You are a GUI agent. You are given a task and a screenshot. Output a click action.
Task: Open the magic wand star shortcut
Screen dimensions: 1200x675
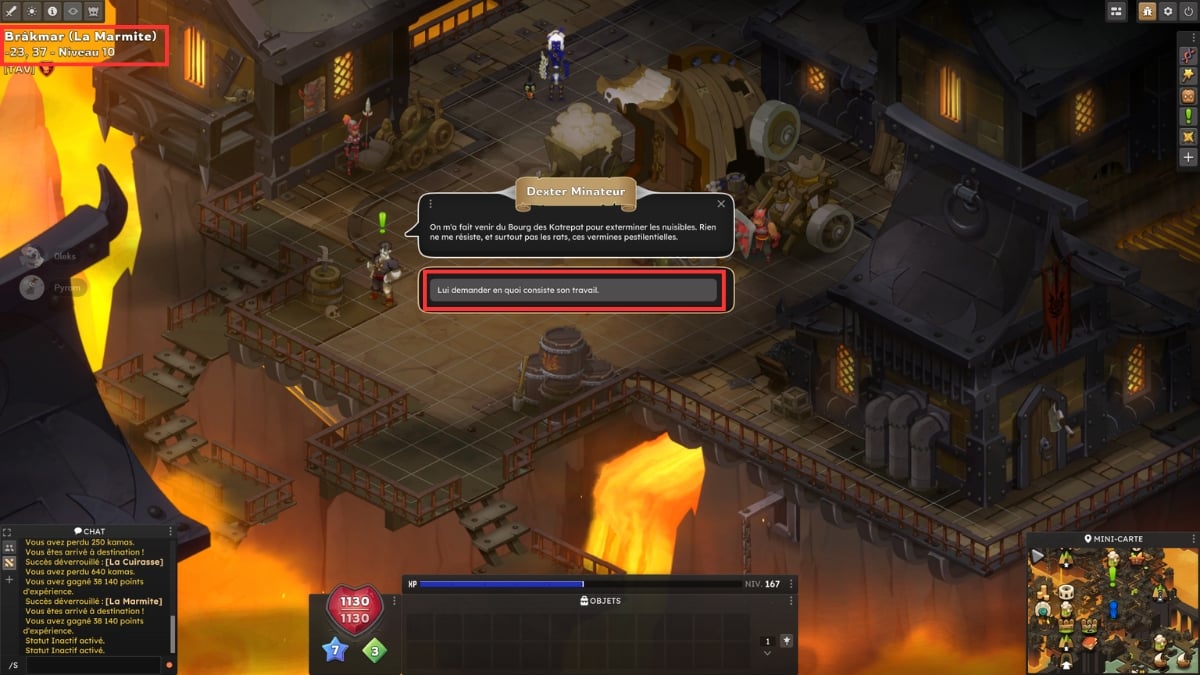point(1188,74)
